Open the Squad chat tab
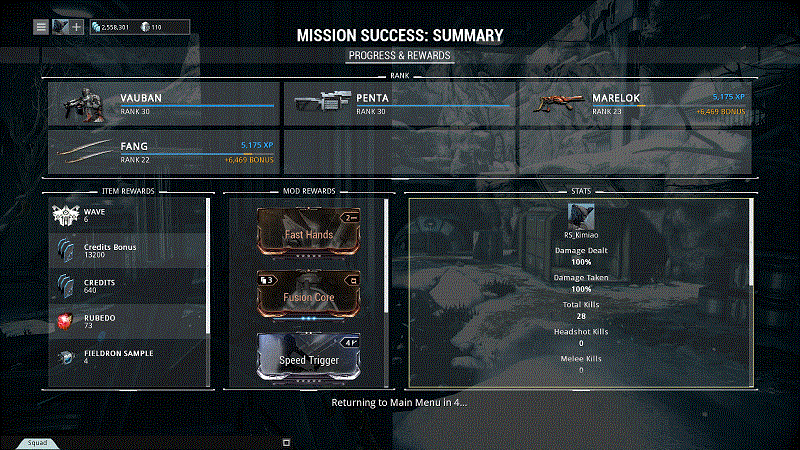800x450 pixels. point(36,442)
